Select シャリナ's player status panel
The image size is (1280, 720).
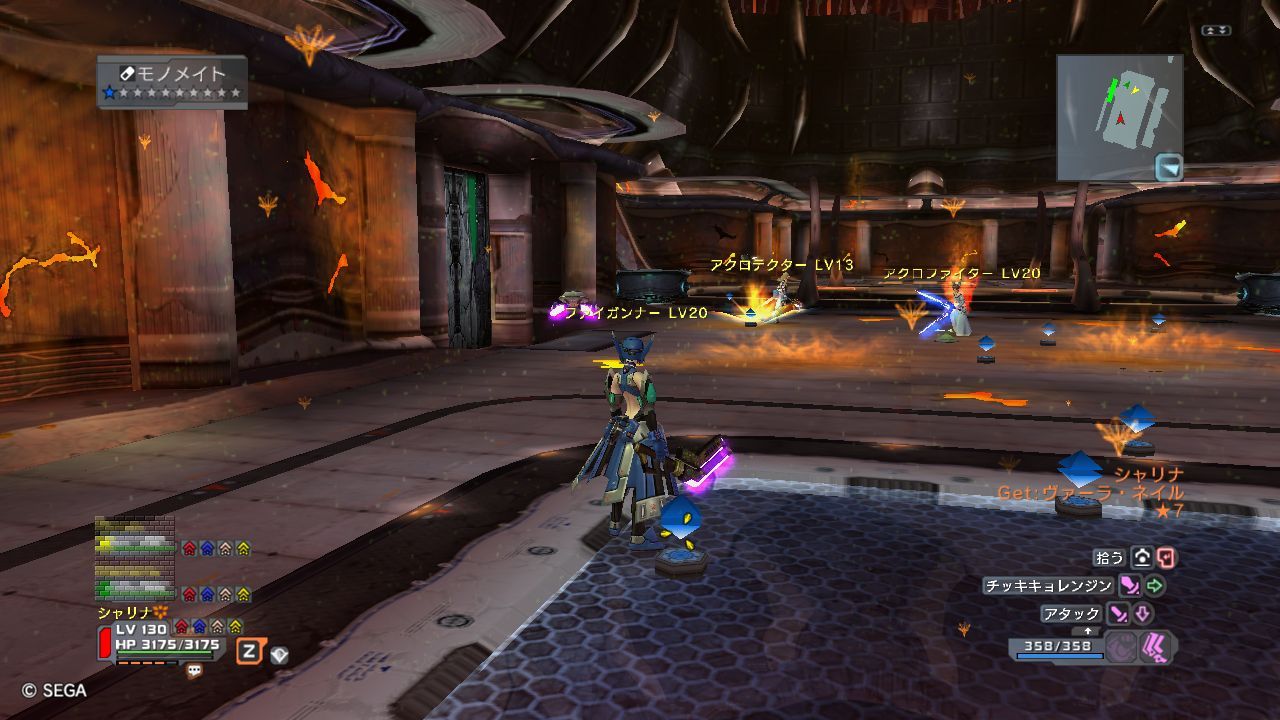click(x=160, y=642)
